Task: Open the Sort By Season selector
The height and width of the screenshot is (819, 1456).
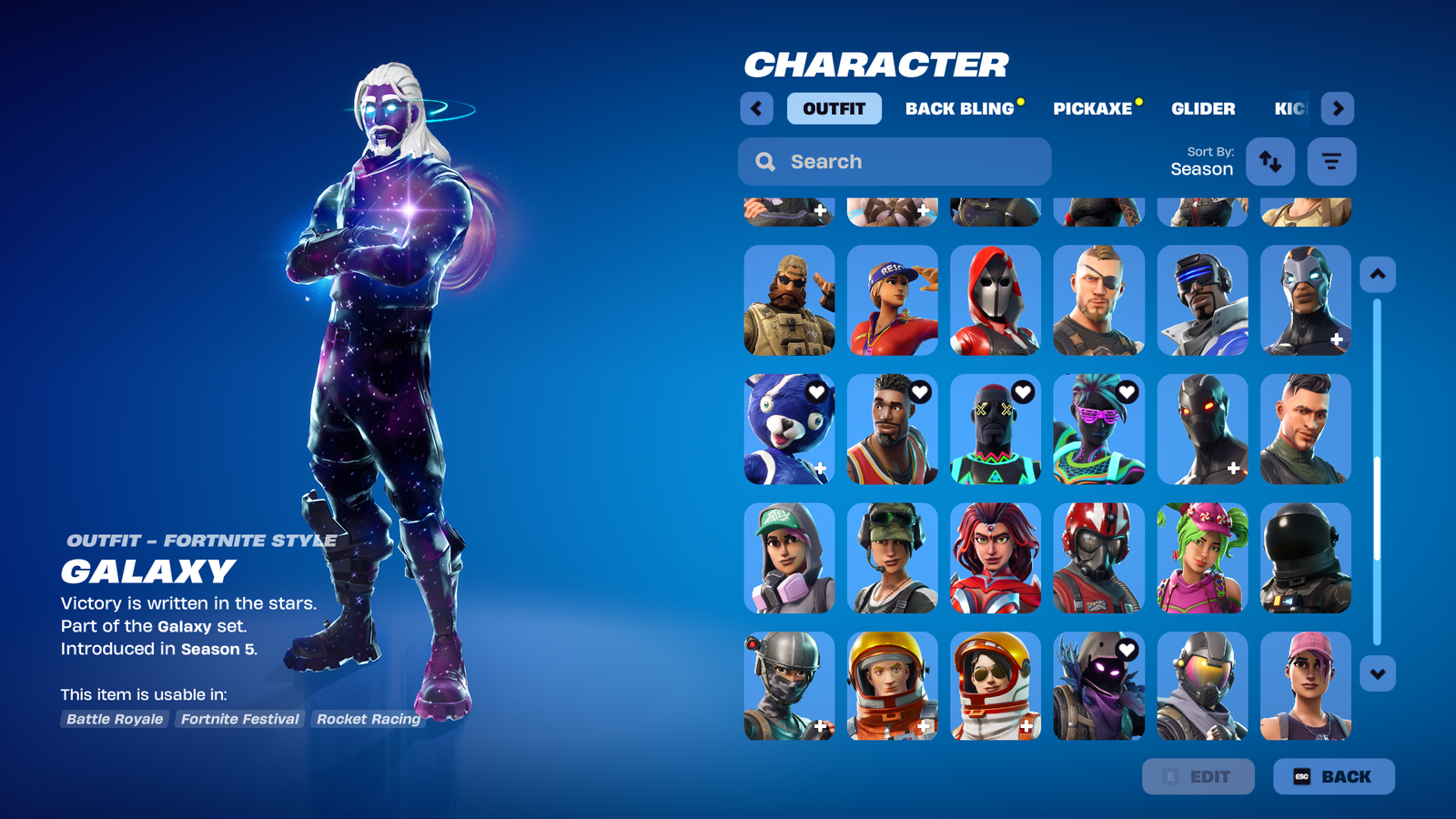Action: 1202,162
